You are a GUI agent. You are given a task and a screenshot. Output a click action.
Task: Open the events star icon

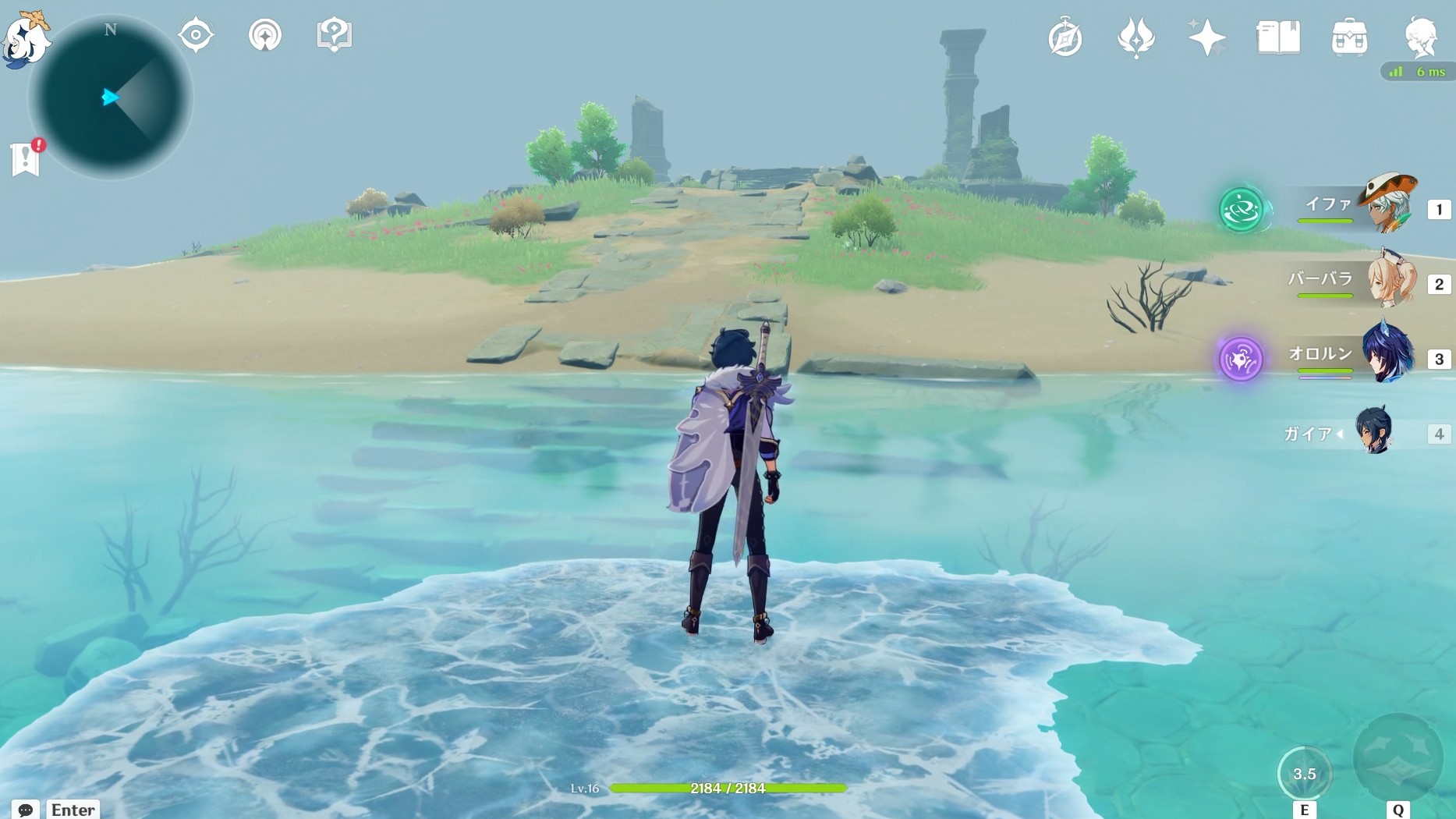point(1206,35)
